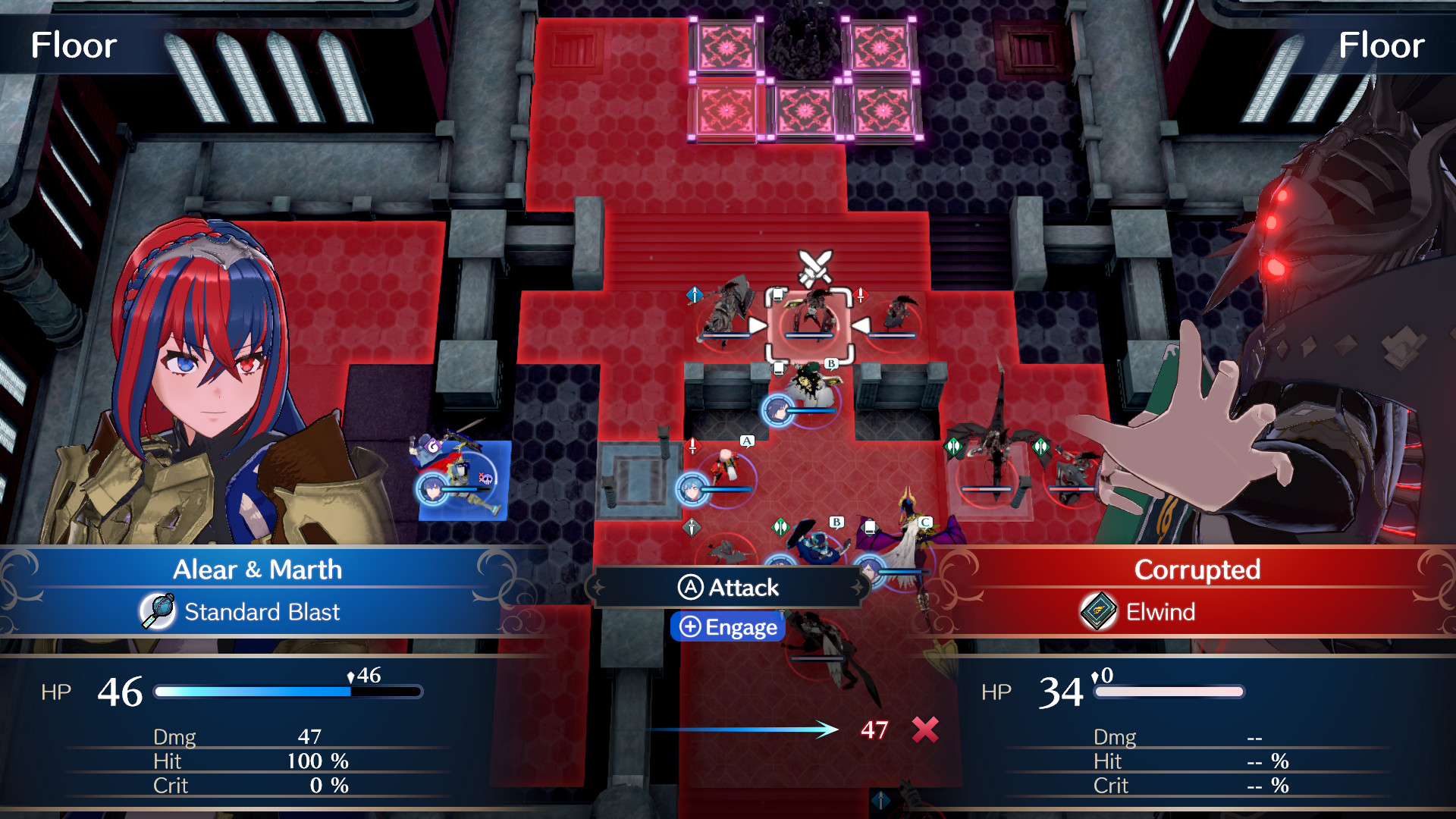Image resolution: width=1456 pixels, height=819 pixels.
Task: Expand the C-rank bubble on the winged boss
Action: [924, 522]
